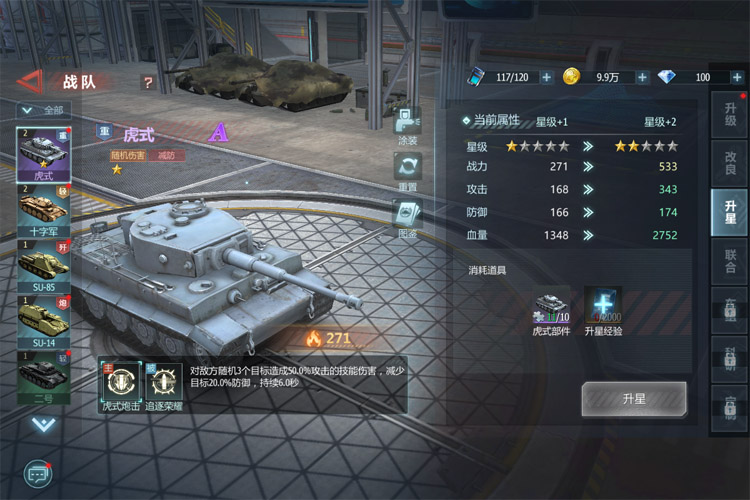The height and width of the screenshot is (500, 750).
Task: Go back with the red arrow
Action: pos(30,82)
